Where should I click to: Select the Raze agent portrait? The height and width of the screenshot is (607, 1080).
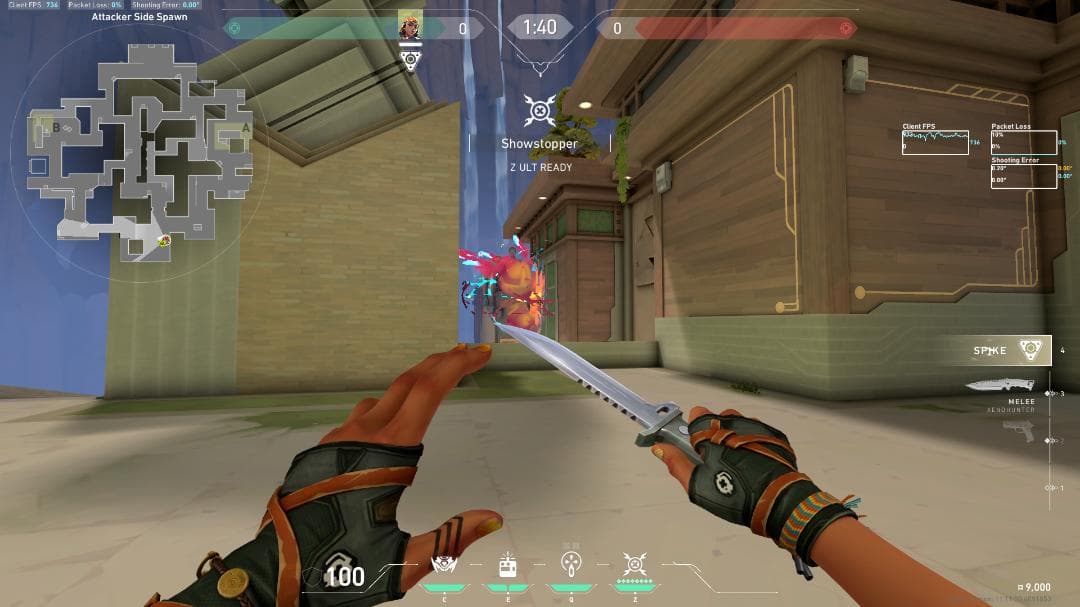(409, 27)
